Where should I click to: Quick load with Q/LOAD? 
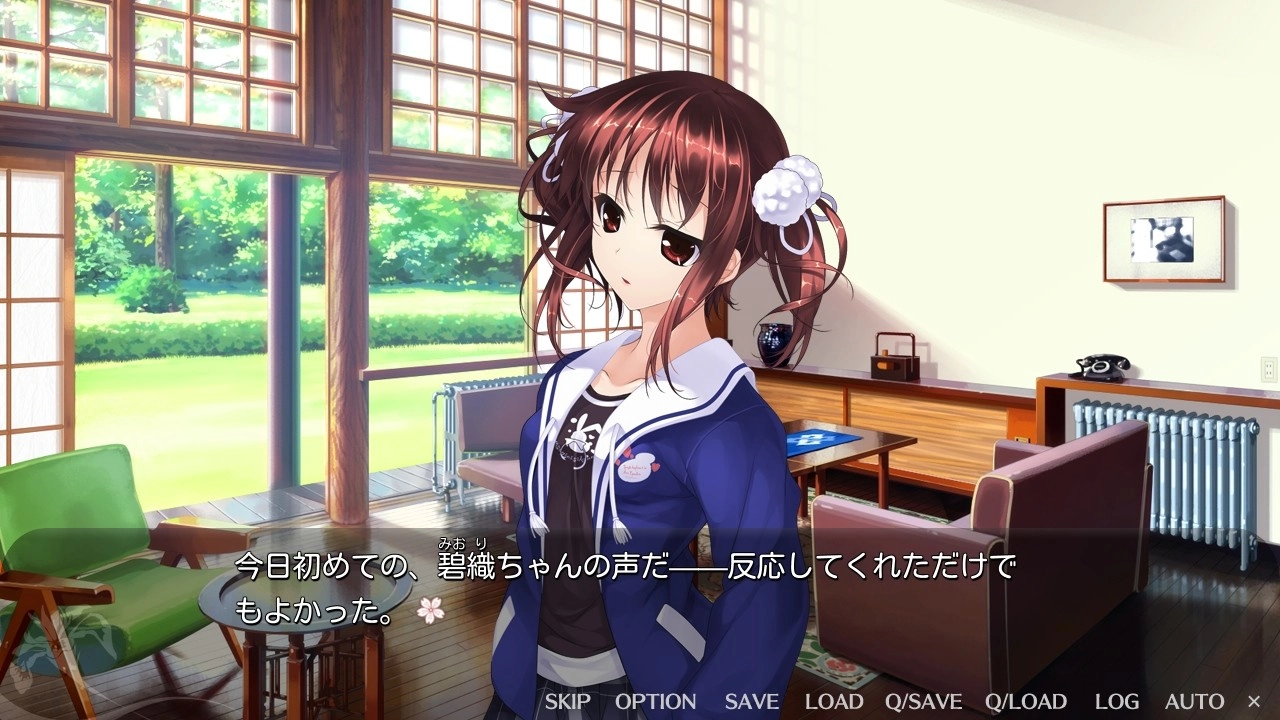coord(1026,701)
